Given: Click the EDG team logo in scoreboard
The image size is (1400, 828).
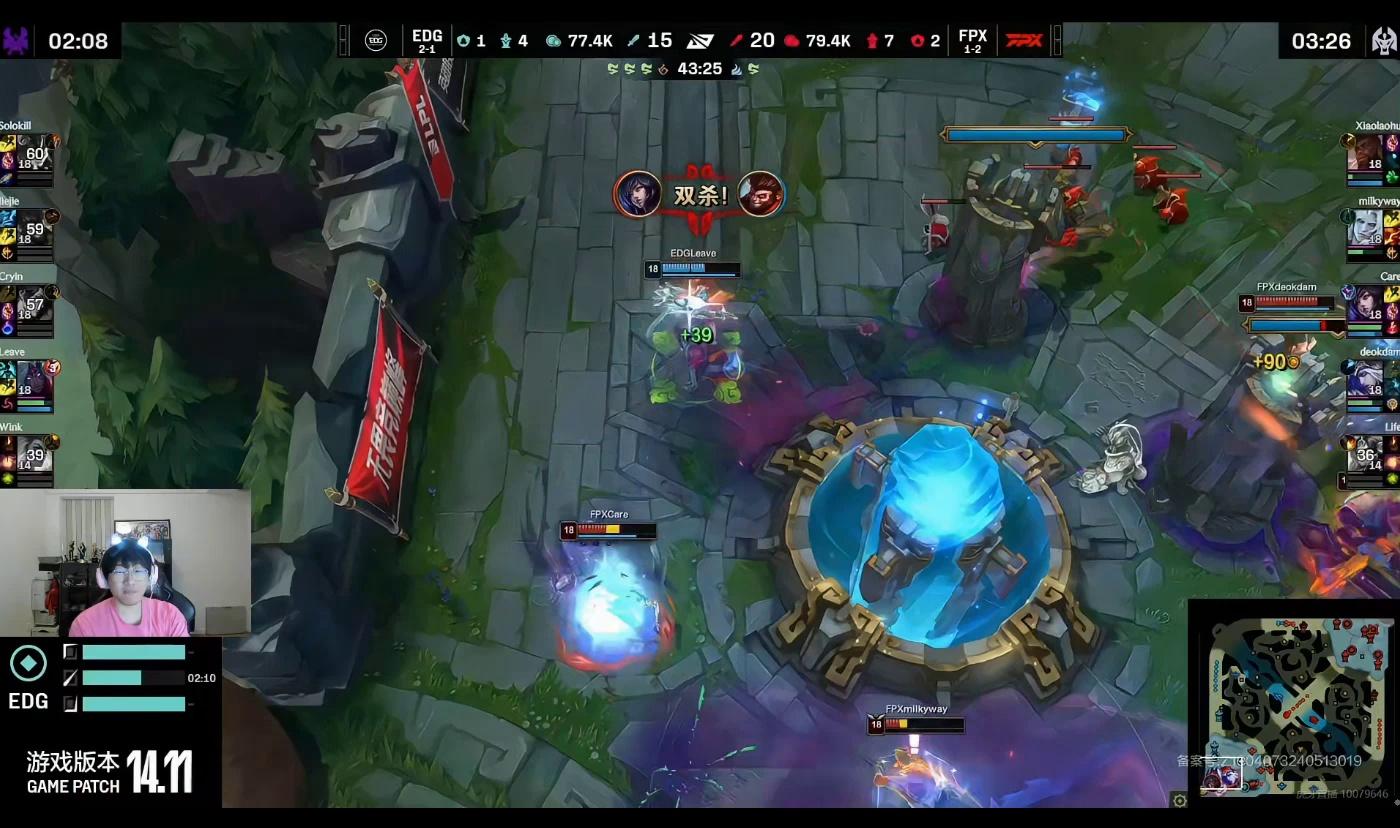Looking at the screenshot, I should (x=376, y=41).
